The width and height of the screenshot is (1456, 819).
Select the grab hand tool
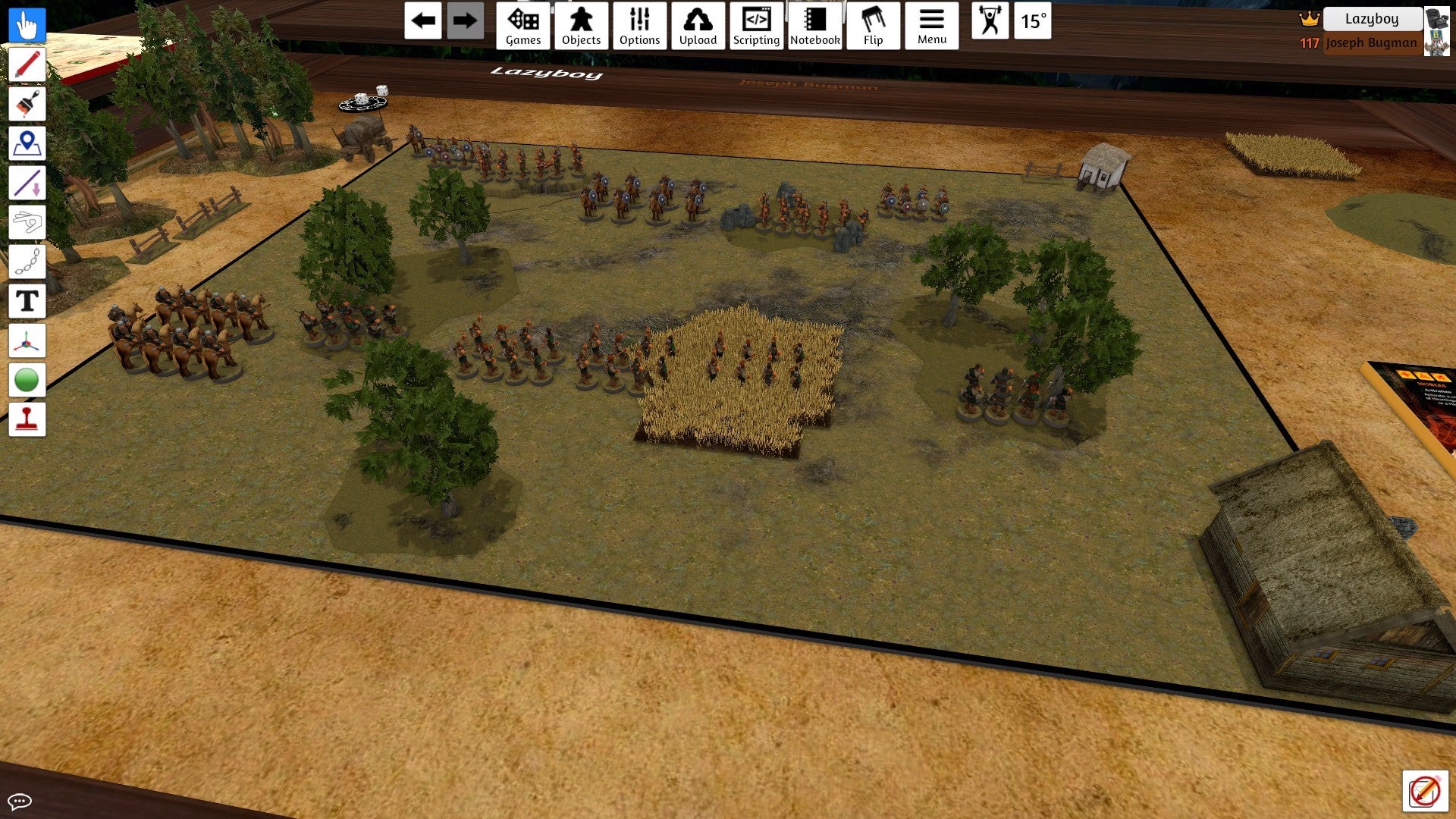pos(27,25)
